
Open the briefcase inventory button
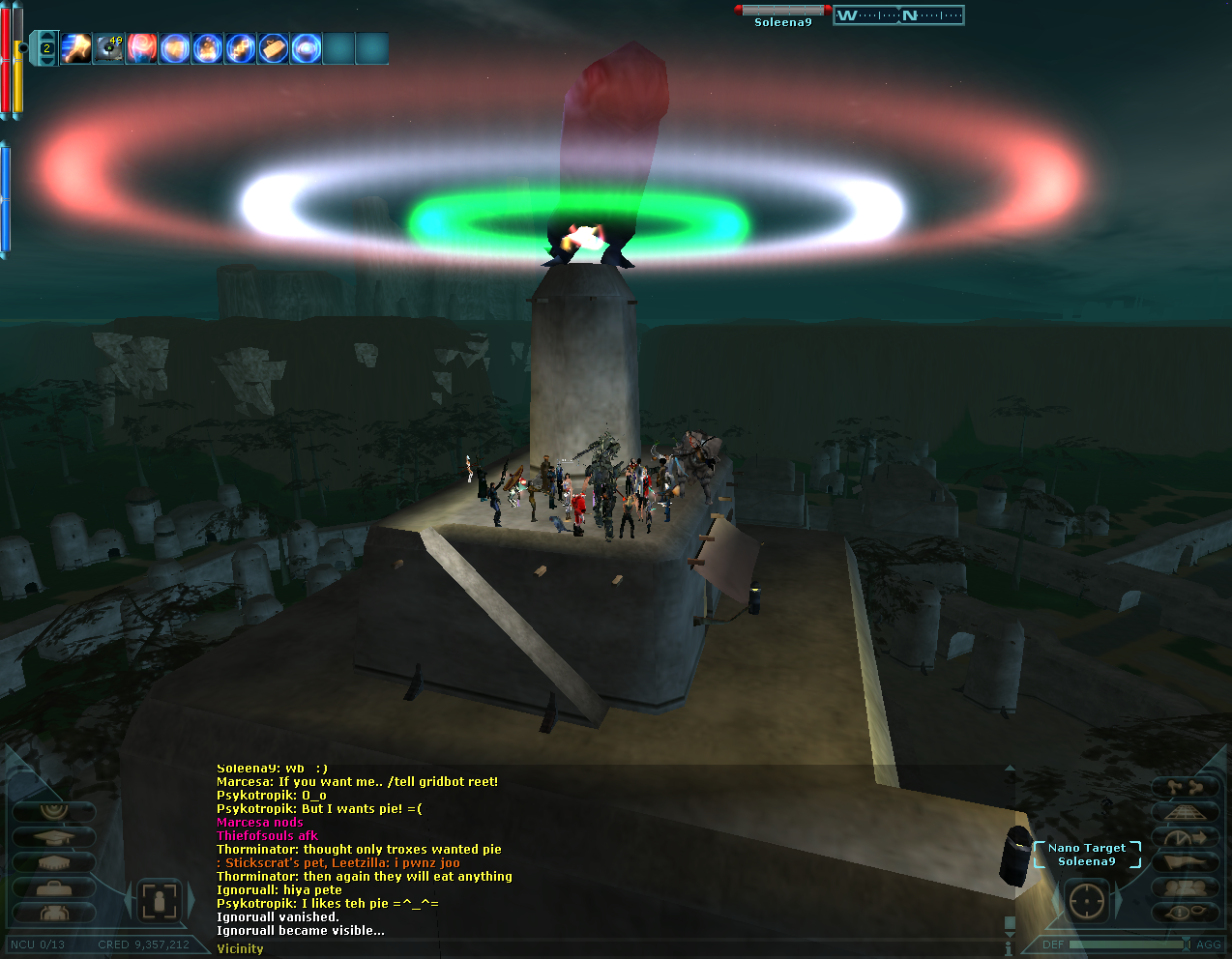pyautogui.click(x=54, y=887)
